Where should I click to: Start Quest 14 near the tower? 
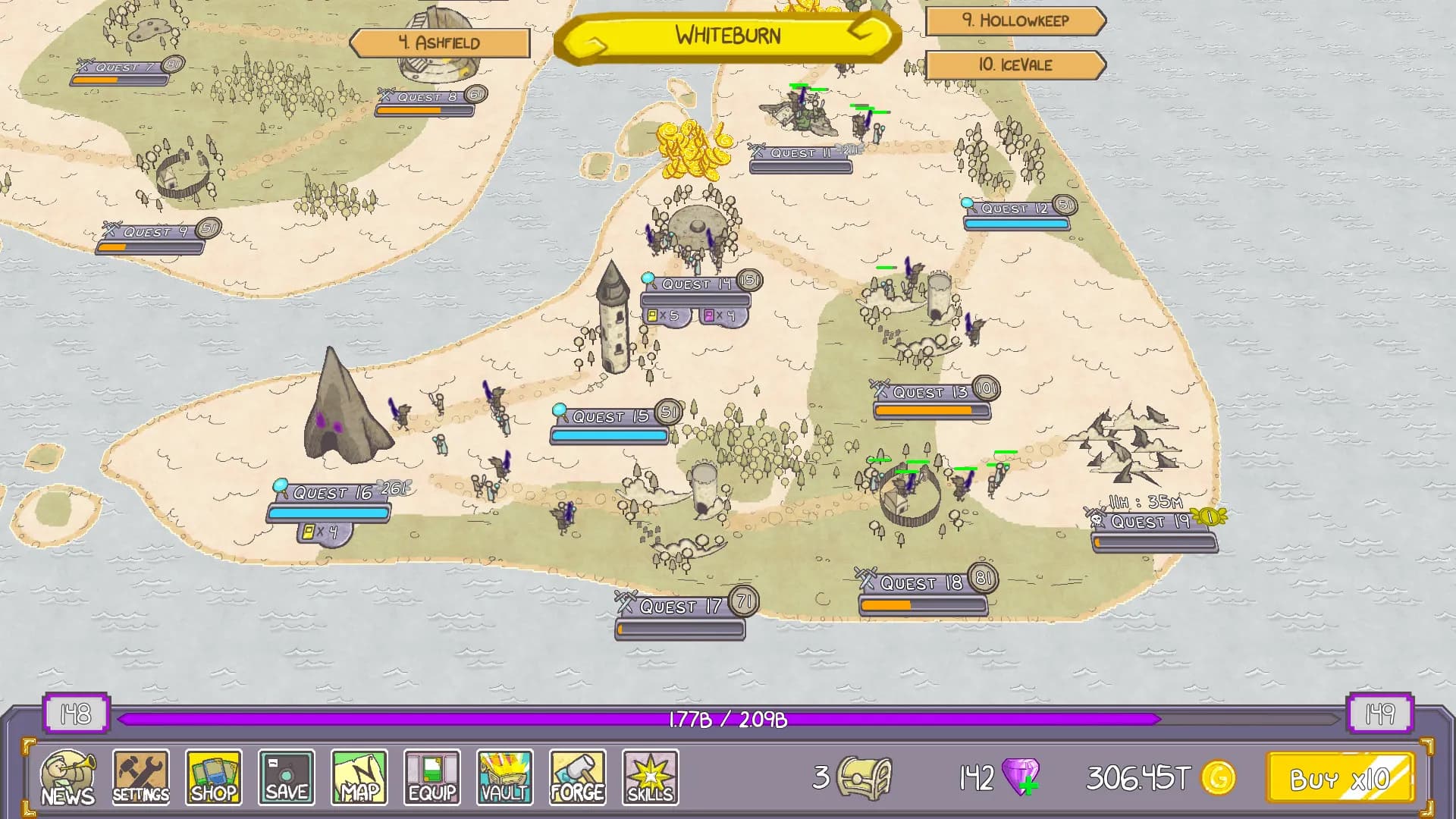point(694,286)
